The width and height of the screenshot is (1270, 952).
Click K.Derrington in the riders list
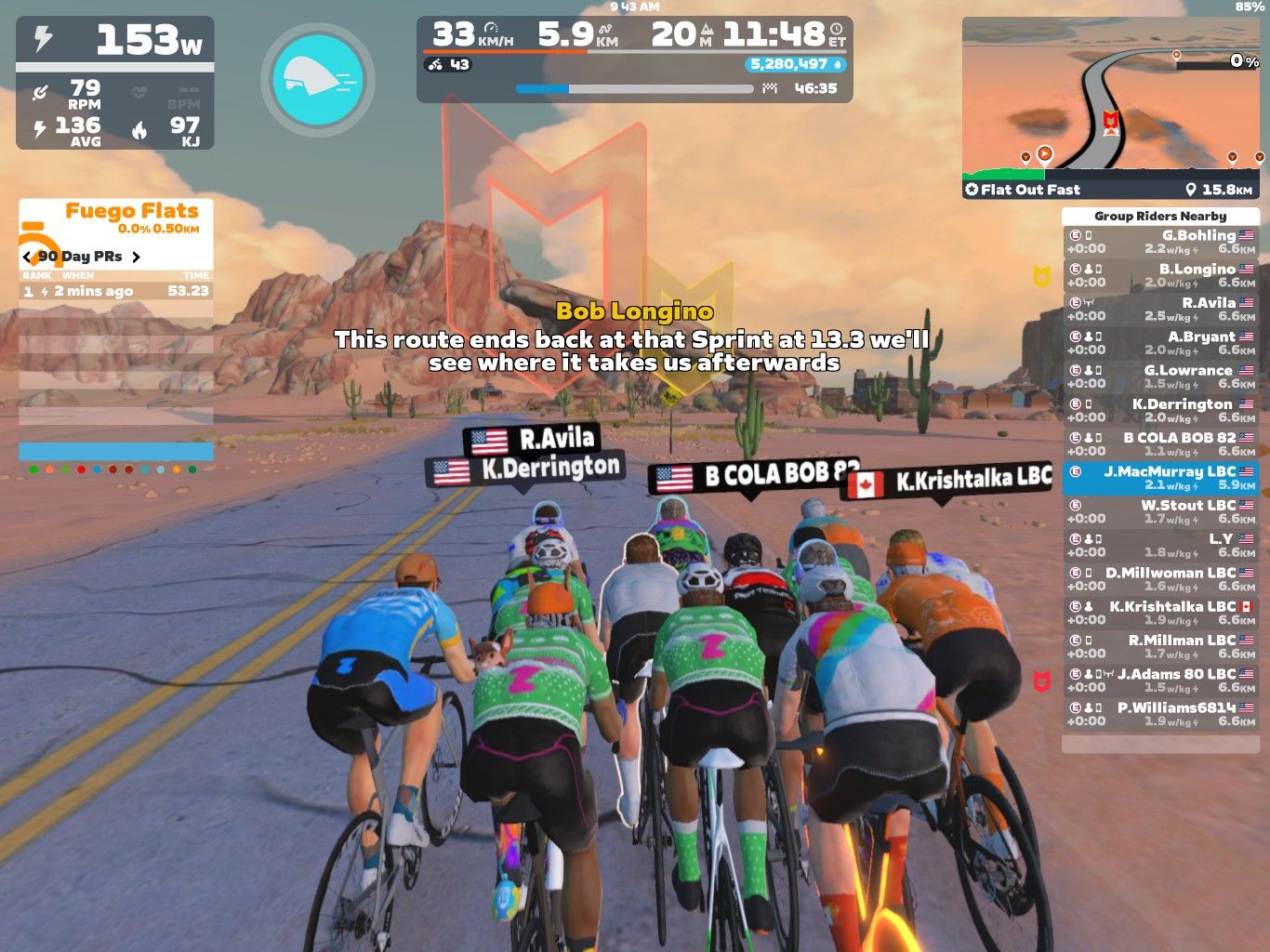pos(1160,410)
